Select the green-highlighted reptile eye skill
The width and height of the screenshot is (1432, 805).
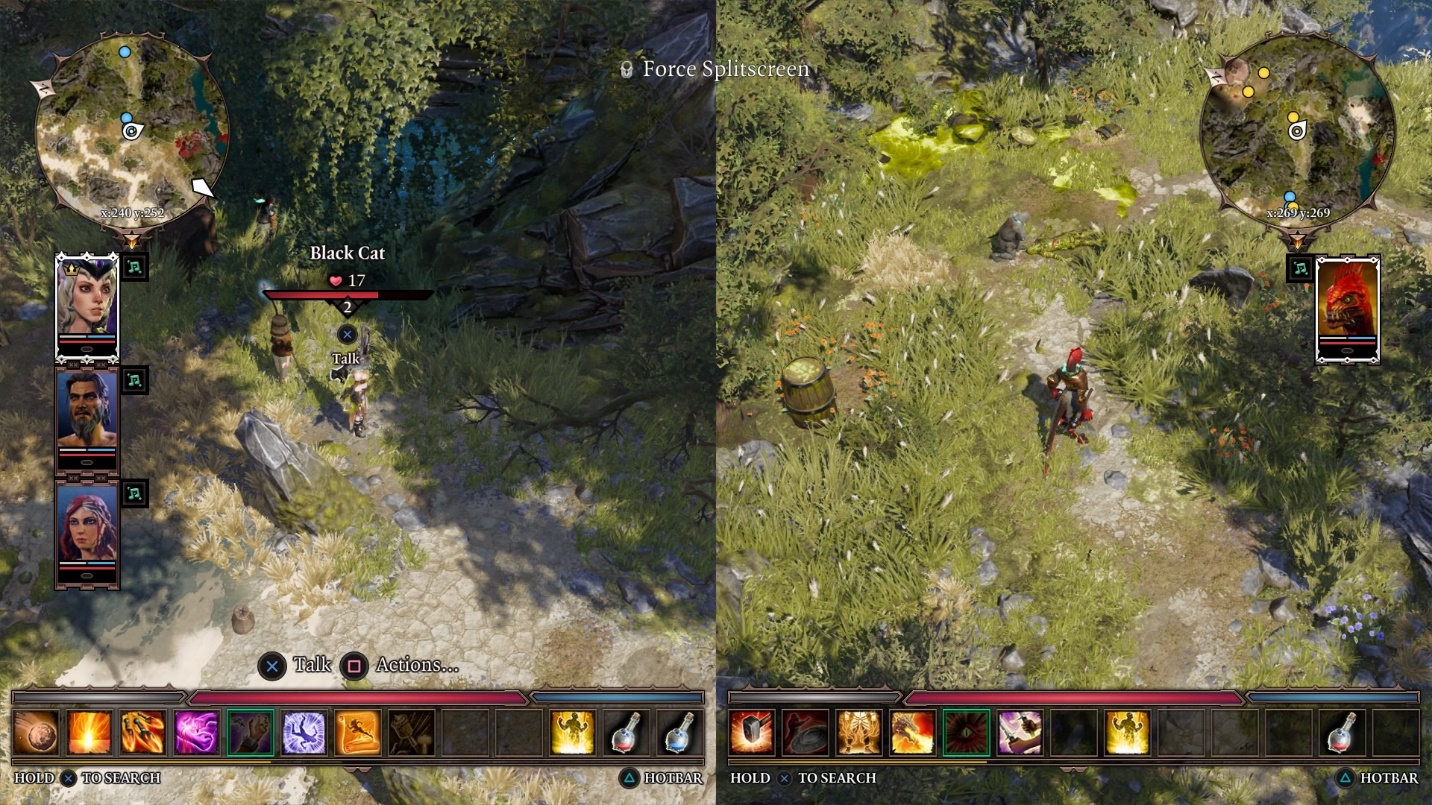(x=966, y=732)
